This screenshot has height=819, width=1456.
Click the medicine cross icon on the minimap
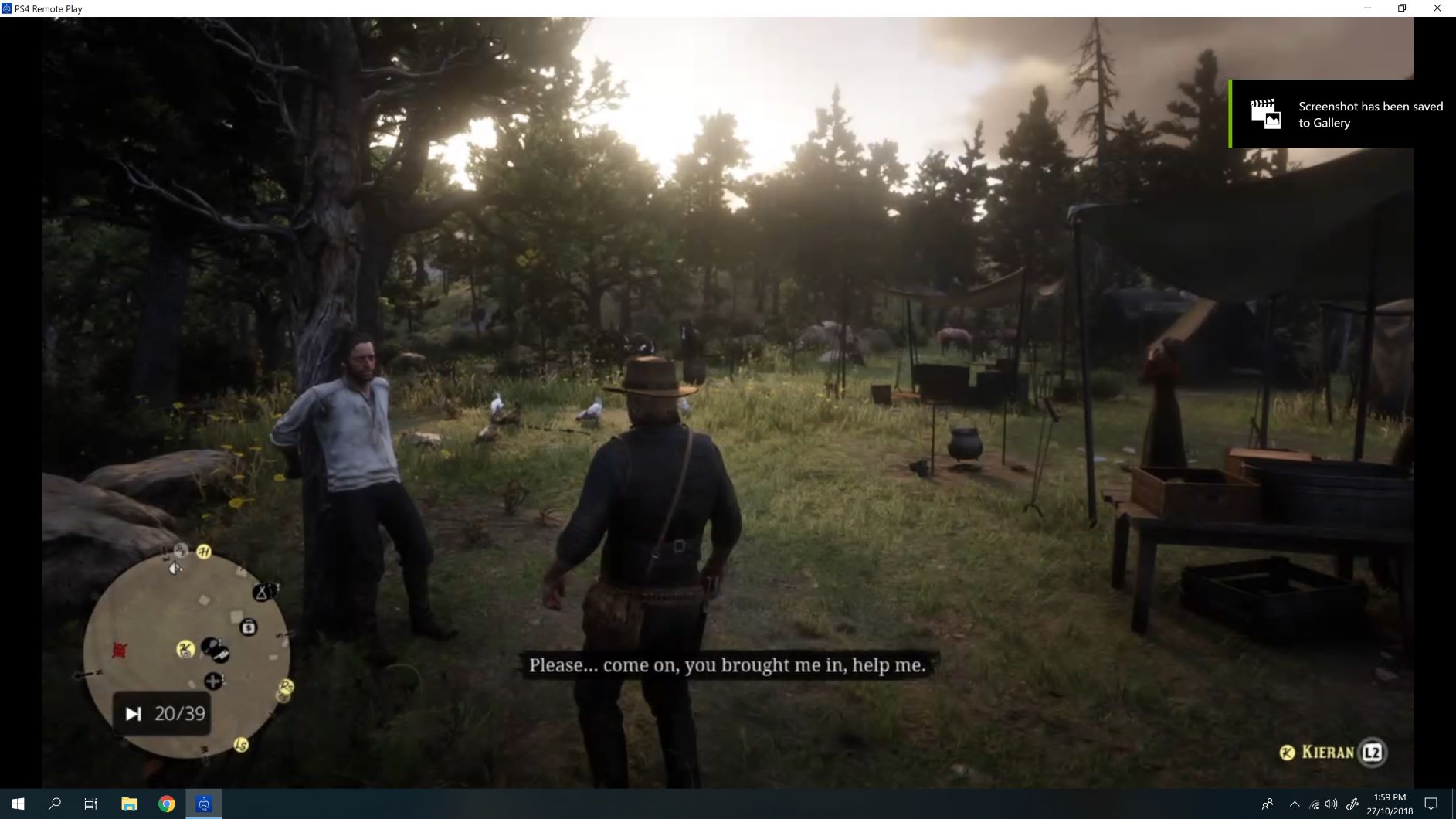tap(213, 681)
